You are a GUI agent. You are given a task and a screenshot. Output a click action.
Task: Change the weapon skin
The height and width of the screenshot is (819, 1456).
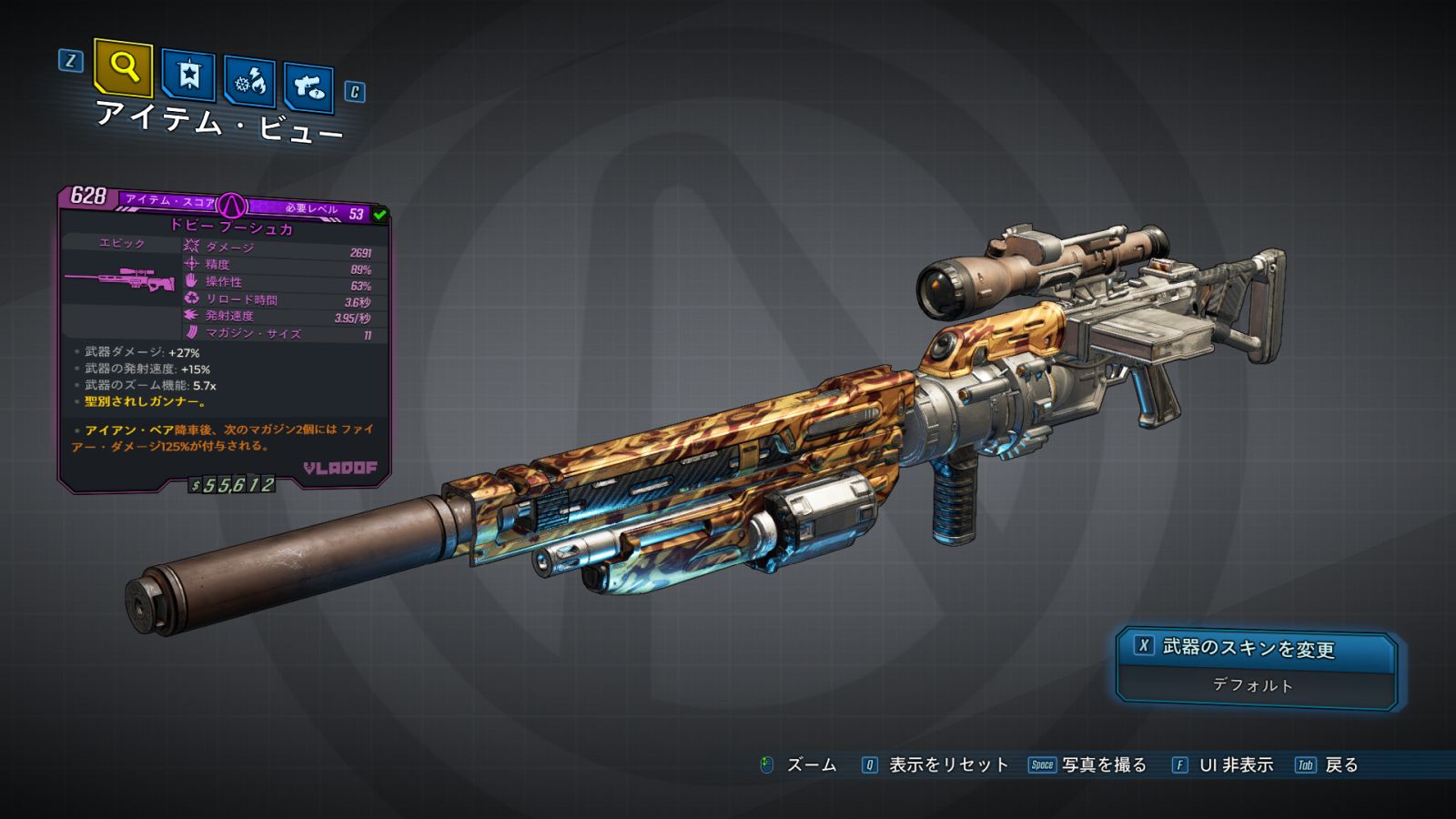(1255, 647)
